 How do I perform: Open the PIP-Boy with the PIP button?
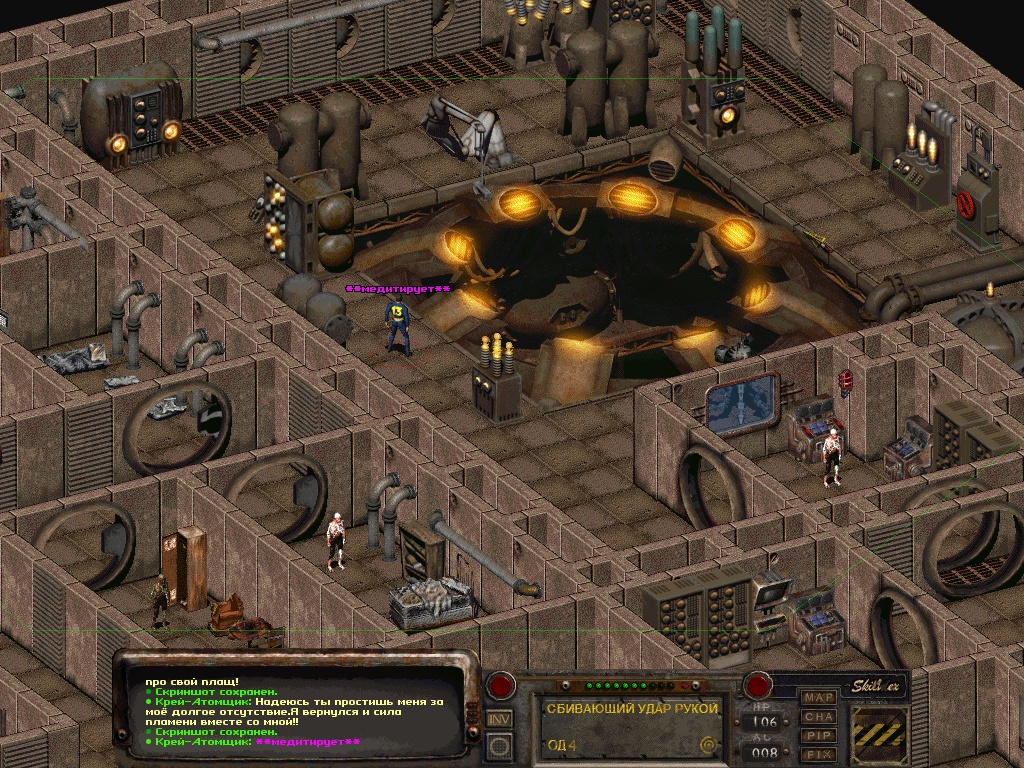[x=819, y=735]
